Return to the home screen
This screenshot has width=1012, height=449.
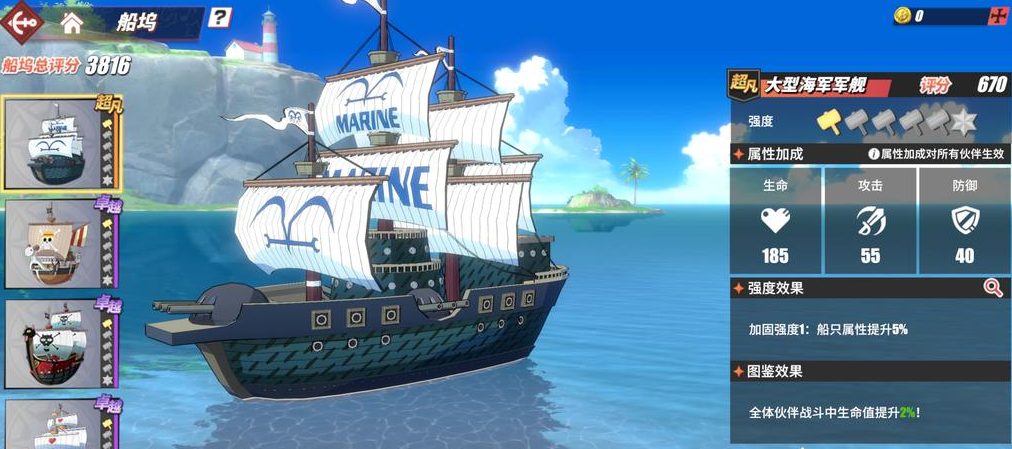[72, 22]
